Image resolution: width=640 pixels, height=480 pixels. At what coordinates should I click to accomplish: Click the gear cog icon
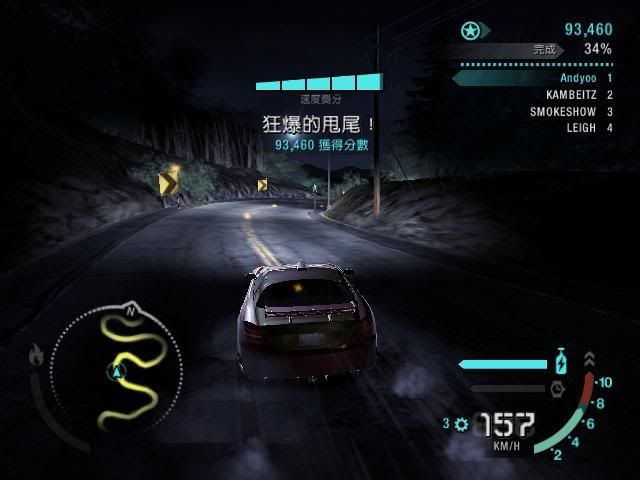(x=460, y=424)
